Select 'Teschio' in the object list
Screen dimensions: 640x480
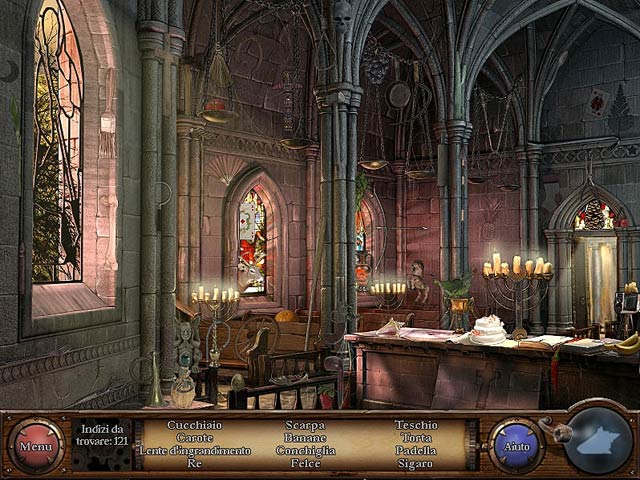(416, 425)
